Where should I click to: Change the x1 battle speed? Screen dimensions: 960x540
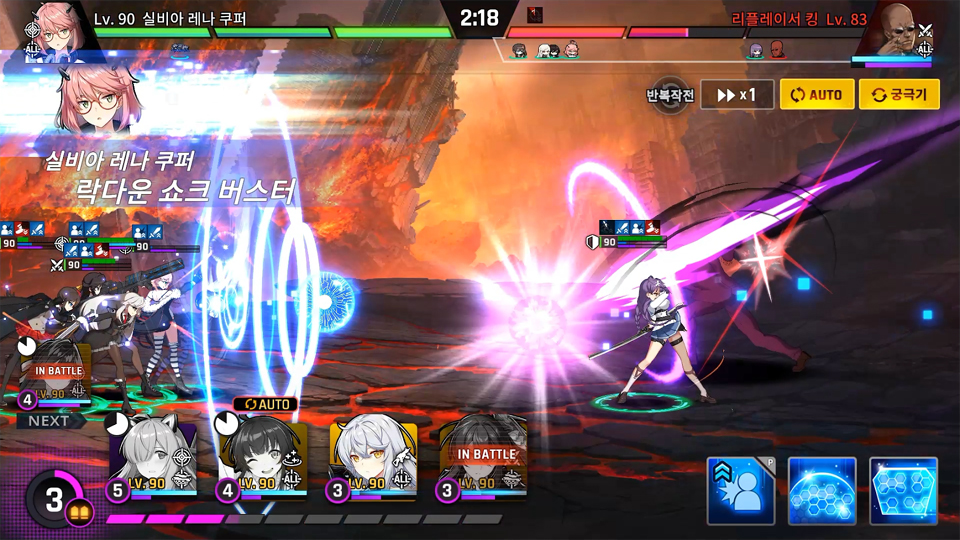click(x=736, y=95)
